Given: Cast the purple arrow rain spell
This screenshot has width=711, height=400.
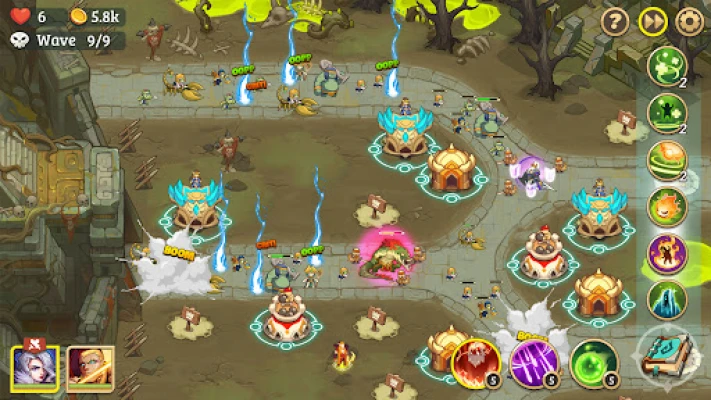Looking at the screenshot, I should click(534, 362).
